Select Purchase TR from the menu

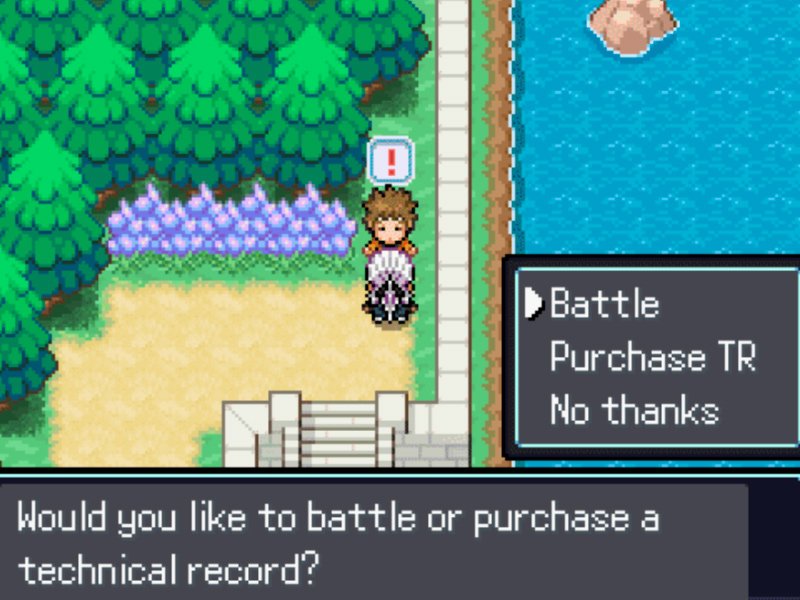(652, 357)
